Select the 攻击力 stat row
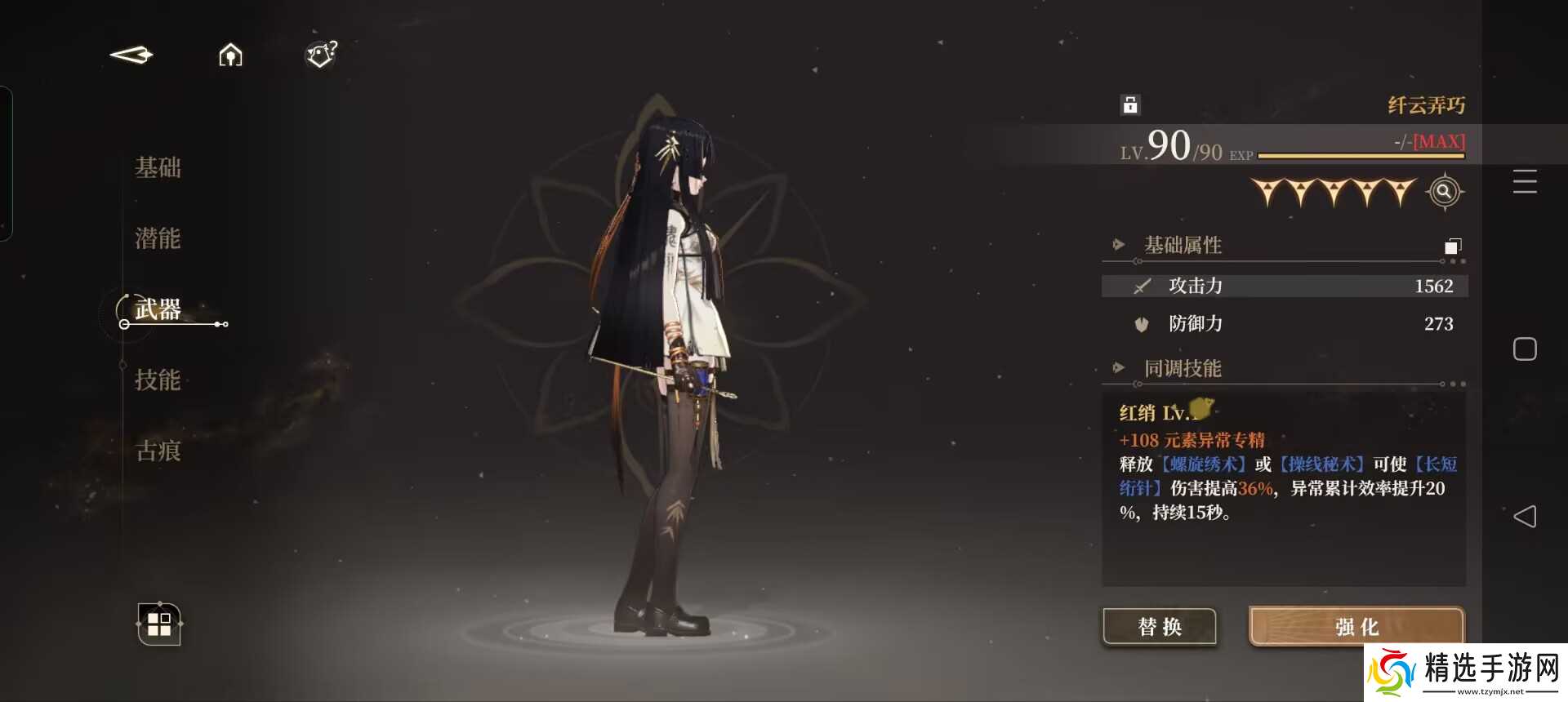This screenshot has height=702, width=1568. click(x=1284, y=286)
